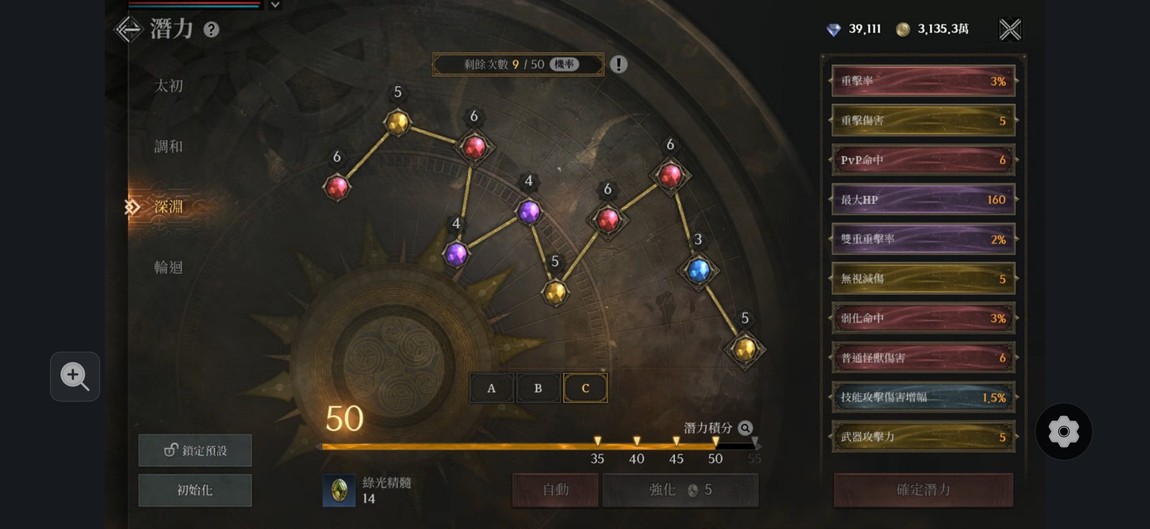Tap the magnifier next to 潛力積分
Screen dimensions: 1150x529
745,428
